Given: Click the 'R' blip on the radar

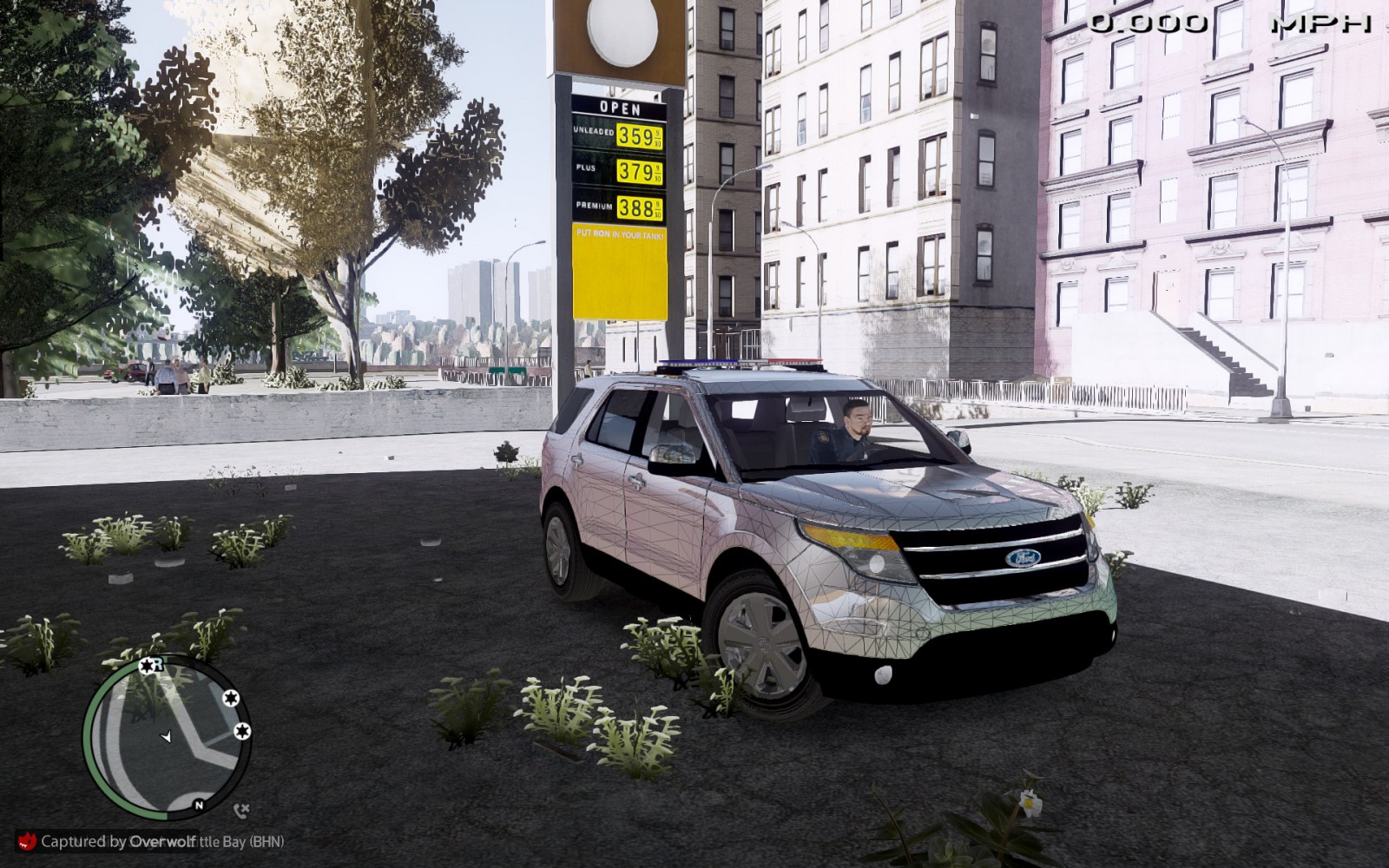Looking at the screenshot, I should 149,666.
